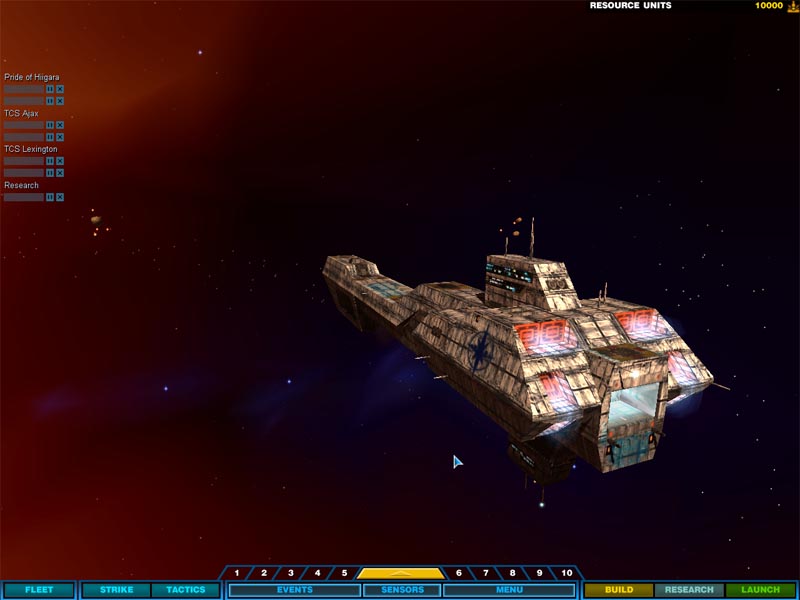Open the Build manager
The width and height of the screenshot is (800, 600).
pyautogui.click(x=619, y=590)
